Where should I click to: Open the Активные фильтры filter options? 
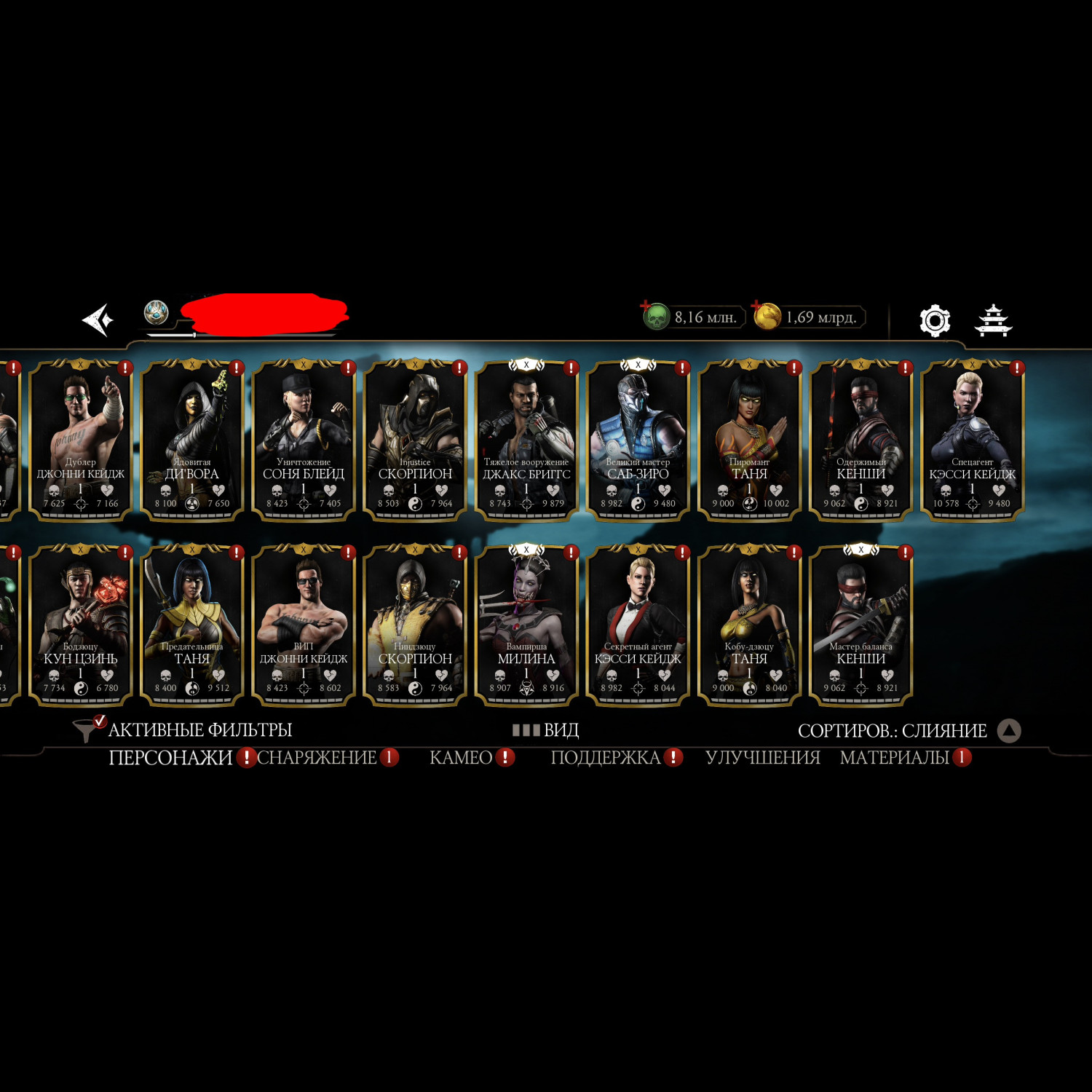tap(186, 729)
